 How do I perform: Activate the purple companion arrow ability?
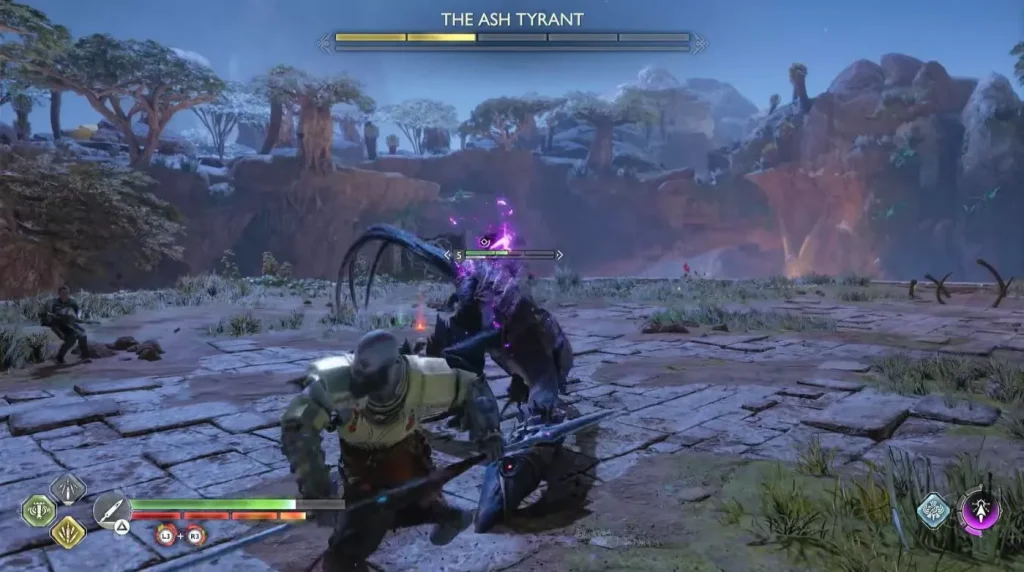[x=980, y=510]
